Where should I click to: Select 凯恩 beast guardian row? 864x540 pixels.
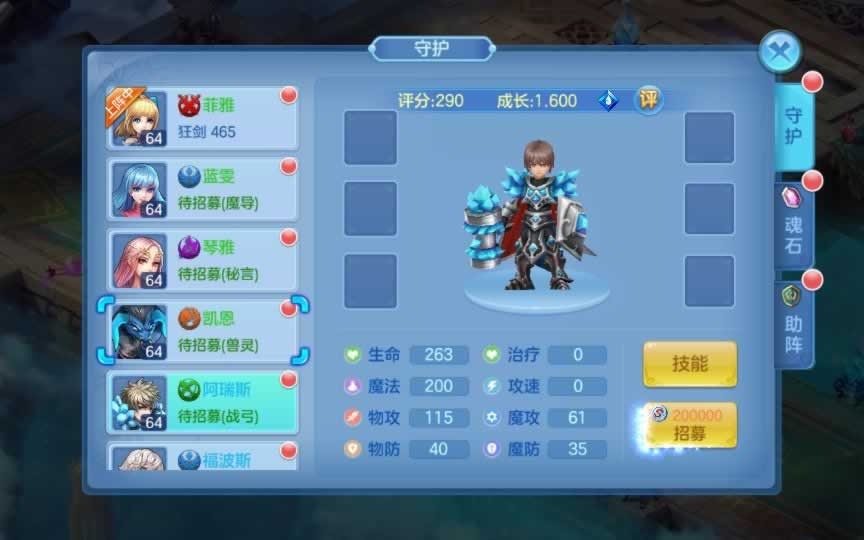[203, 331]
